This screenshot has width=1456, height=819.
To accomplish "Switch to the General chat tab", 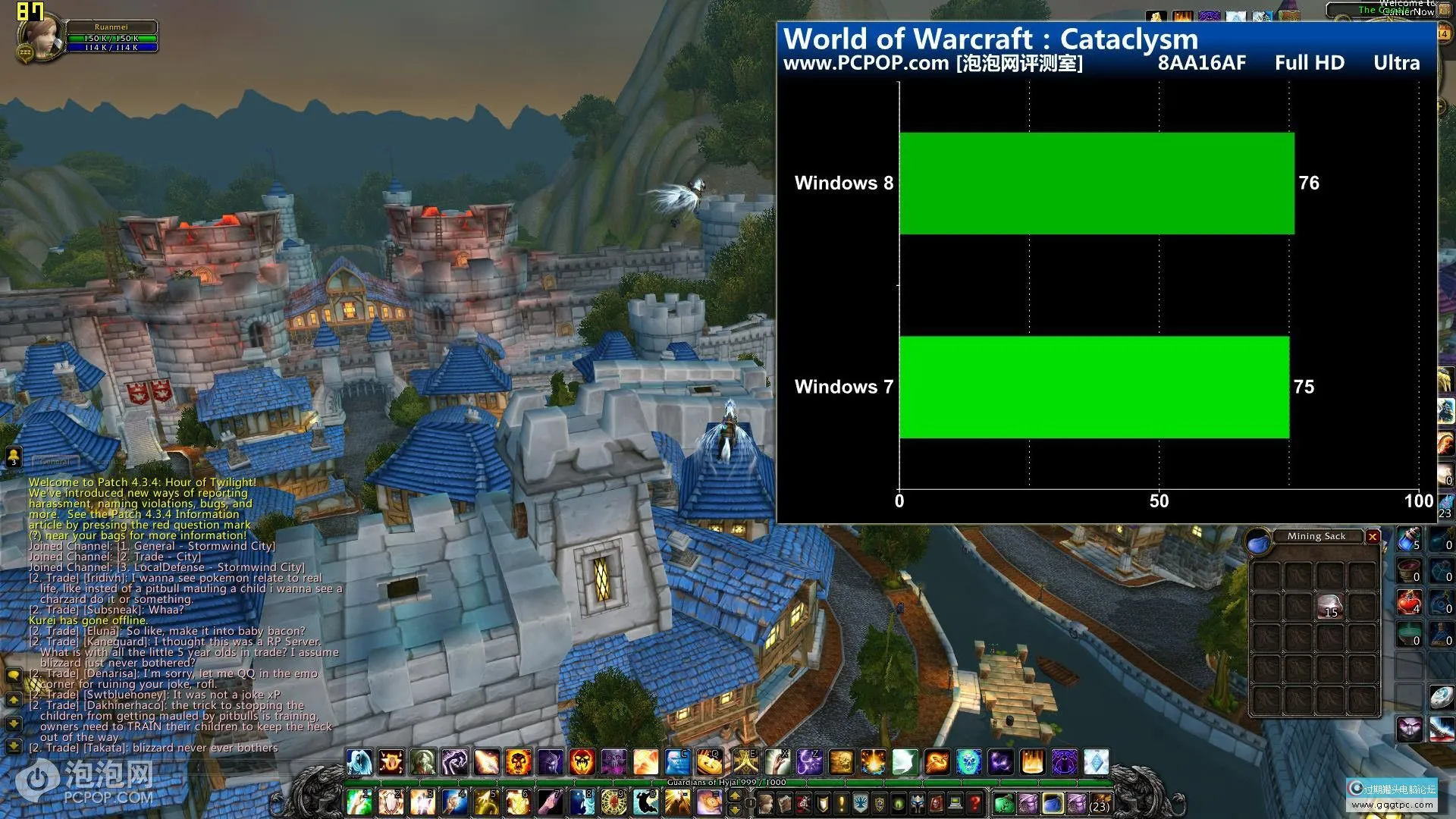I will point(55,461).
